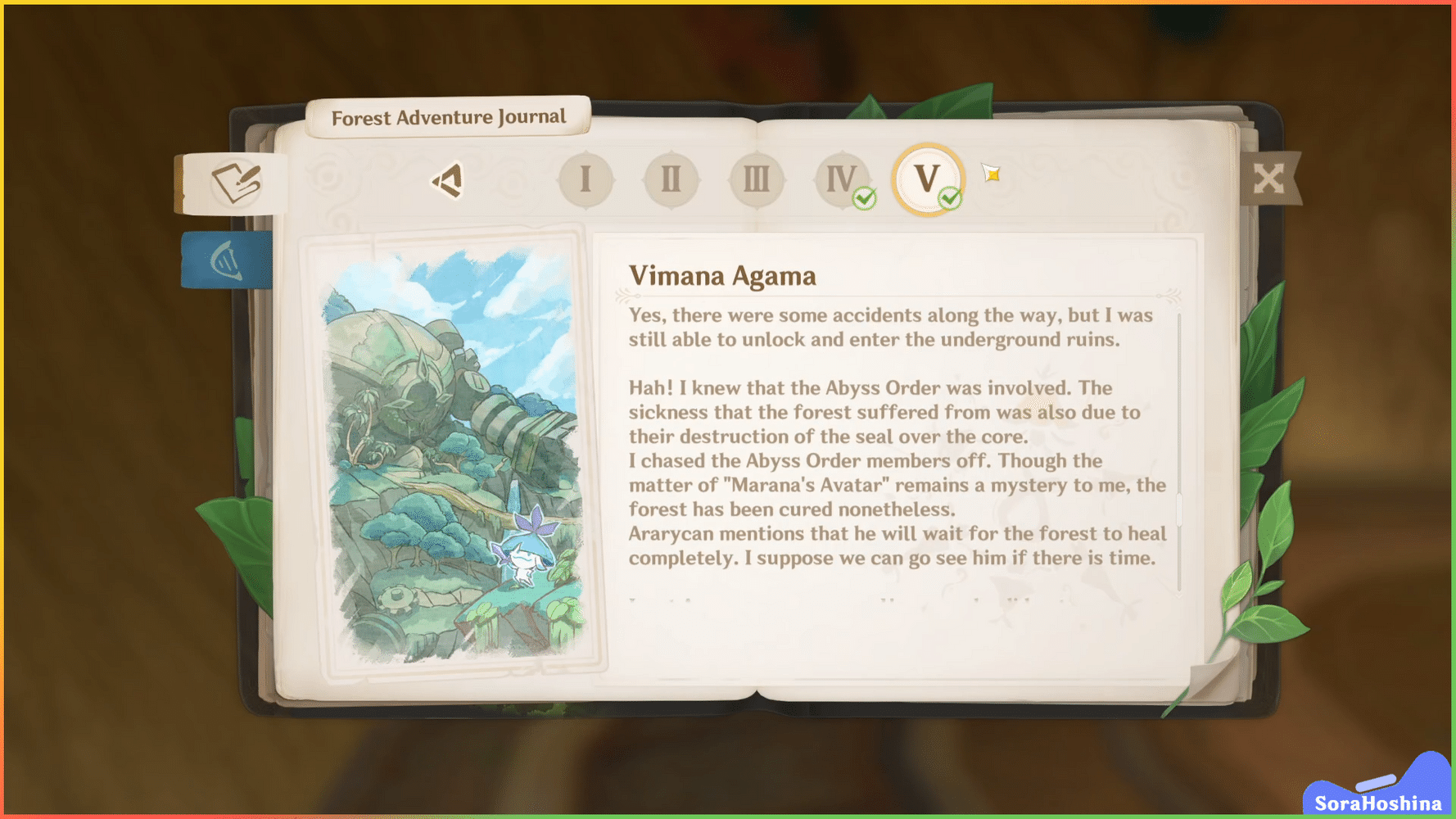This screenshot has height=819, width=1456.
Task: Click the return arrow icon above the page
Action: coord(446,179)
